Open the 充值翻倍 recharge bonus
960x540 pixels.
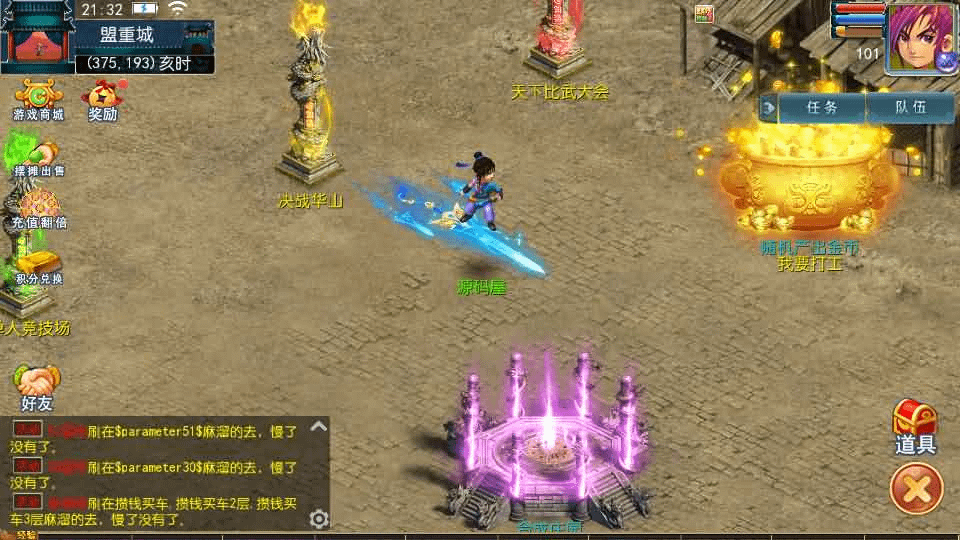pos(38,208)
